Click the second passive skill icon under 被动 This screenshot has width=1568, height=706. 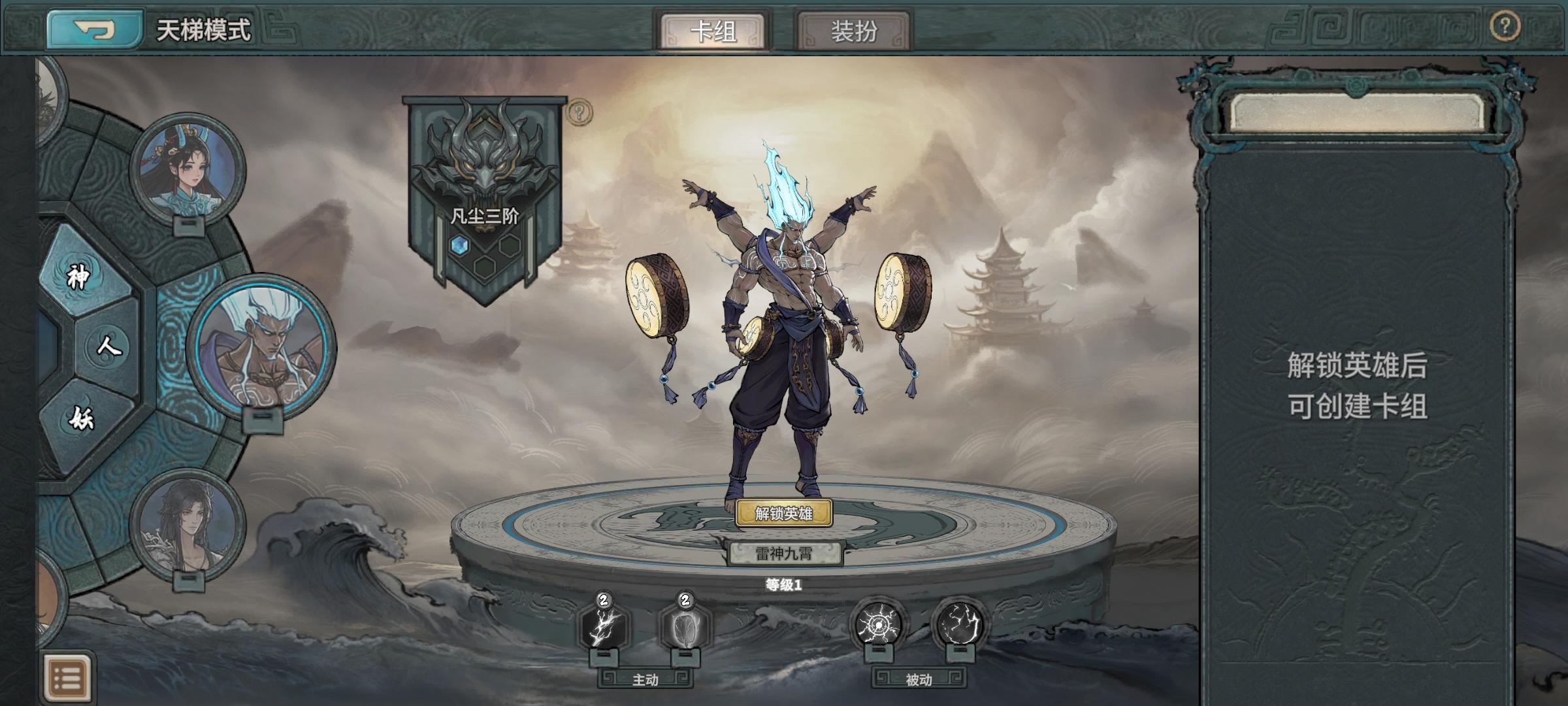coord(958,622)
